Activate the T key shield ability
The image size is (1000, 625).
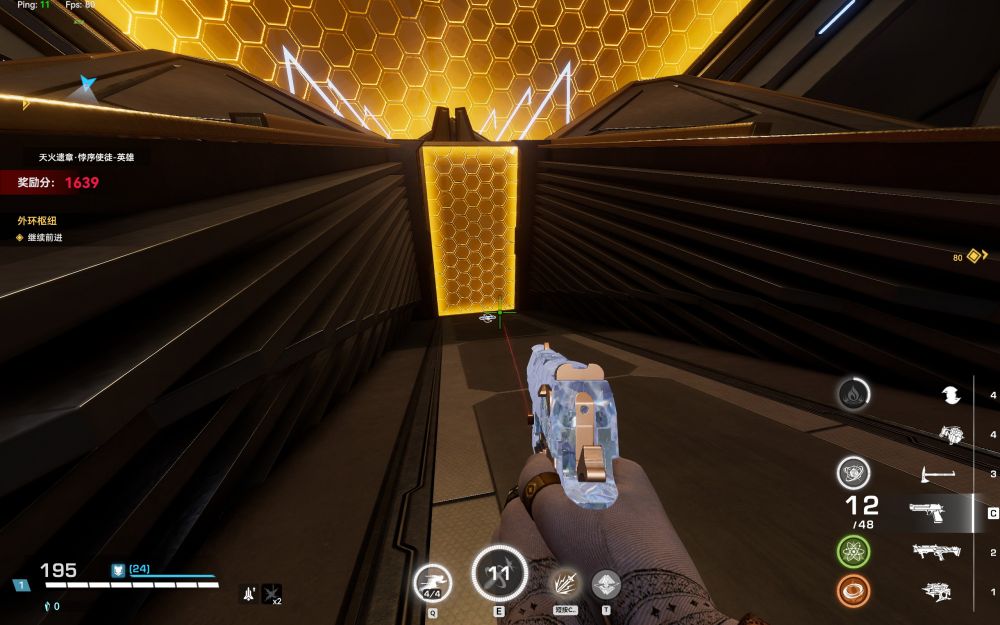[x=606, y=583]
